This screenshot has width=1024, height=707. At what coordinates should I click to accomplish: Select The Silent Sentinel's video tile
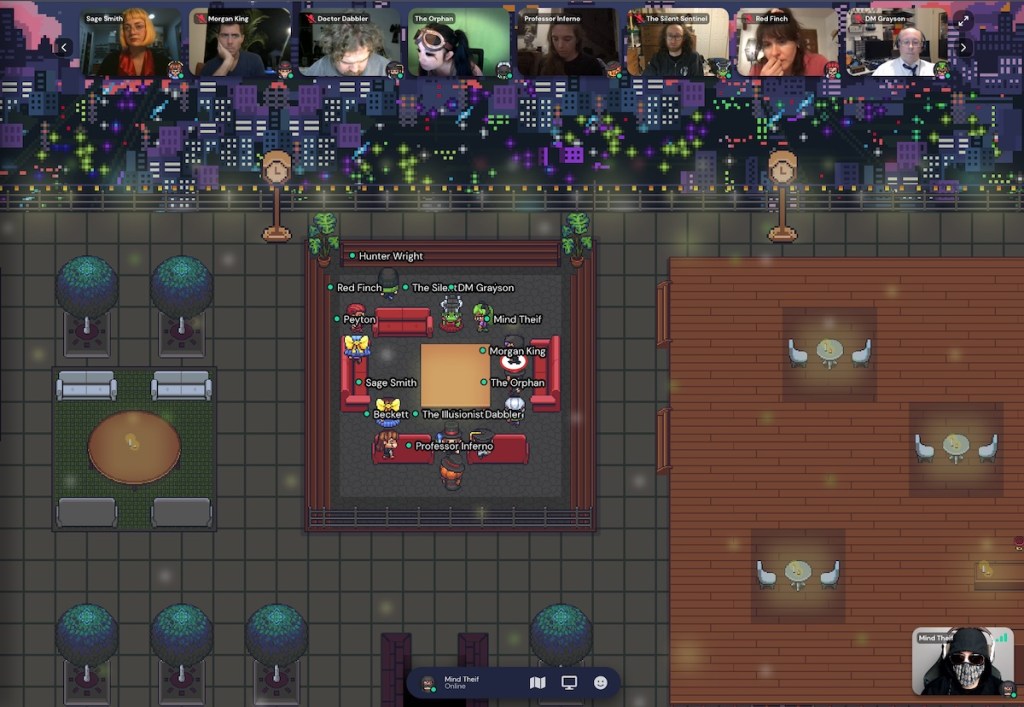tap(678, 43)
